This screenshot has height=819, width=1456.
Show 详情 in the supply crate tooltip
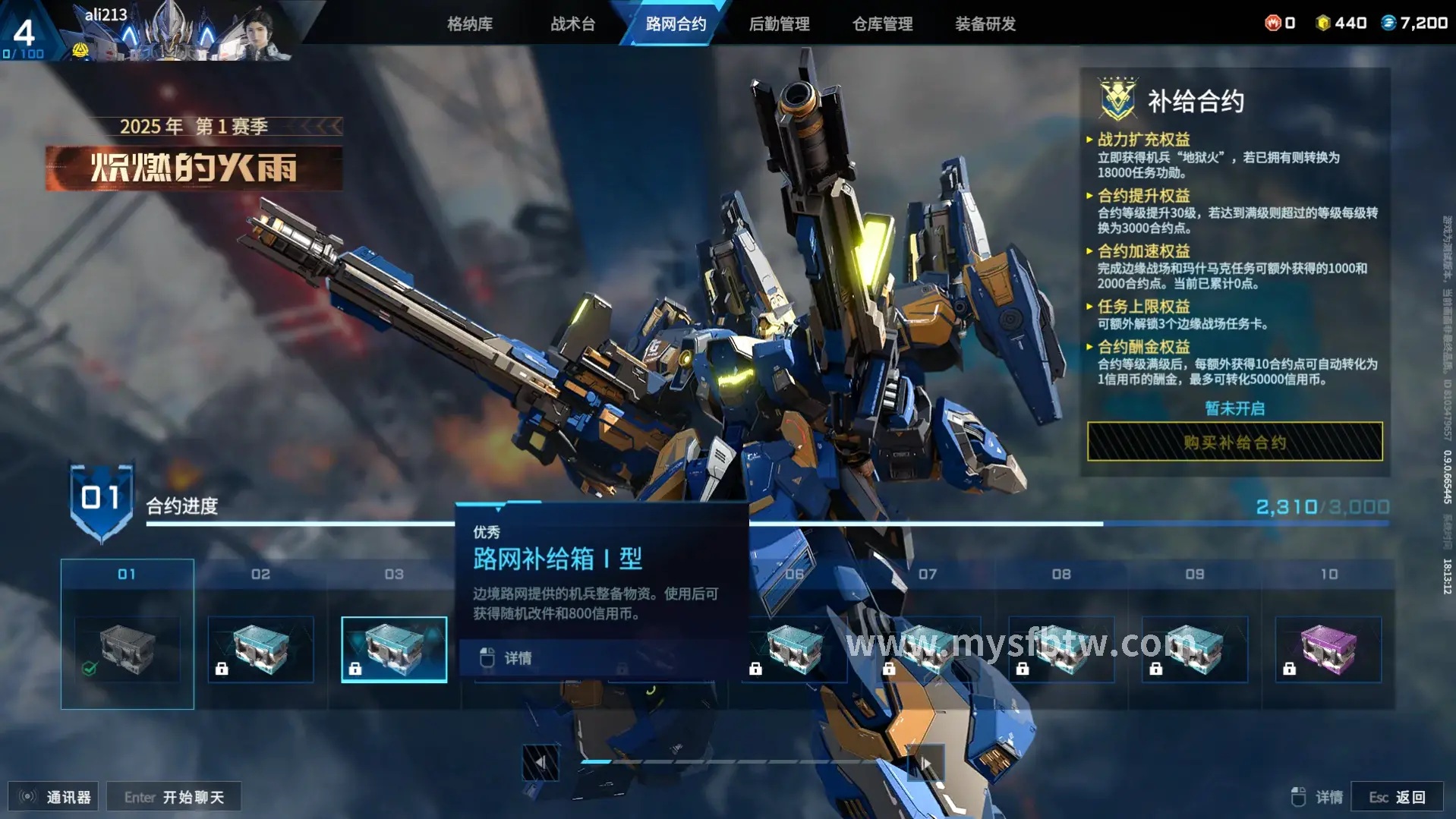tap(518, 658)
